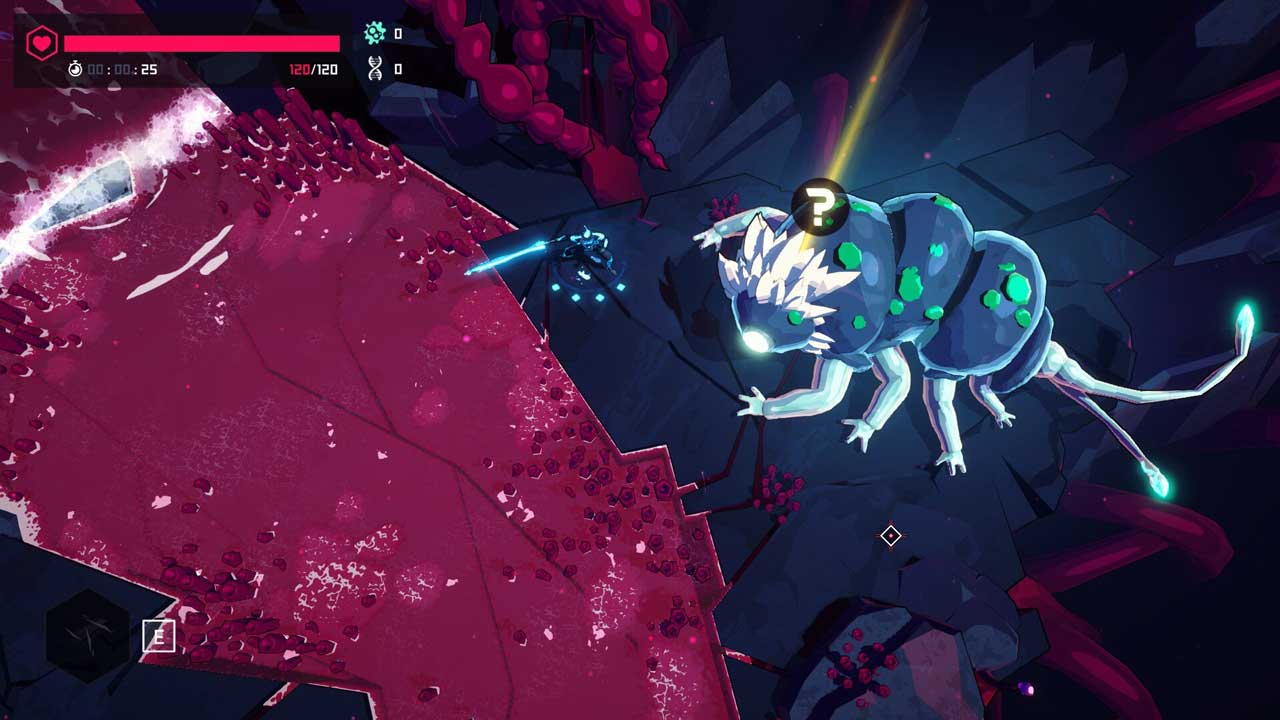The height and width of the screenshot is (720, 1280).
Task: Click the DNA helix icon
Action: 375,68
